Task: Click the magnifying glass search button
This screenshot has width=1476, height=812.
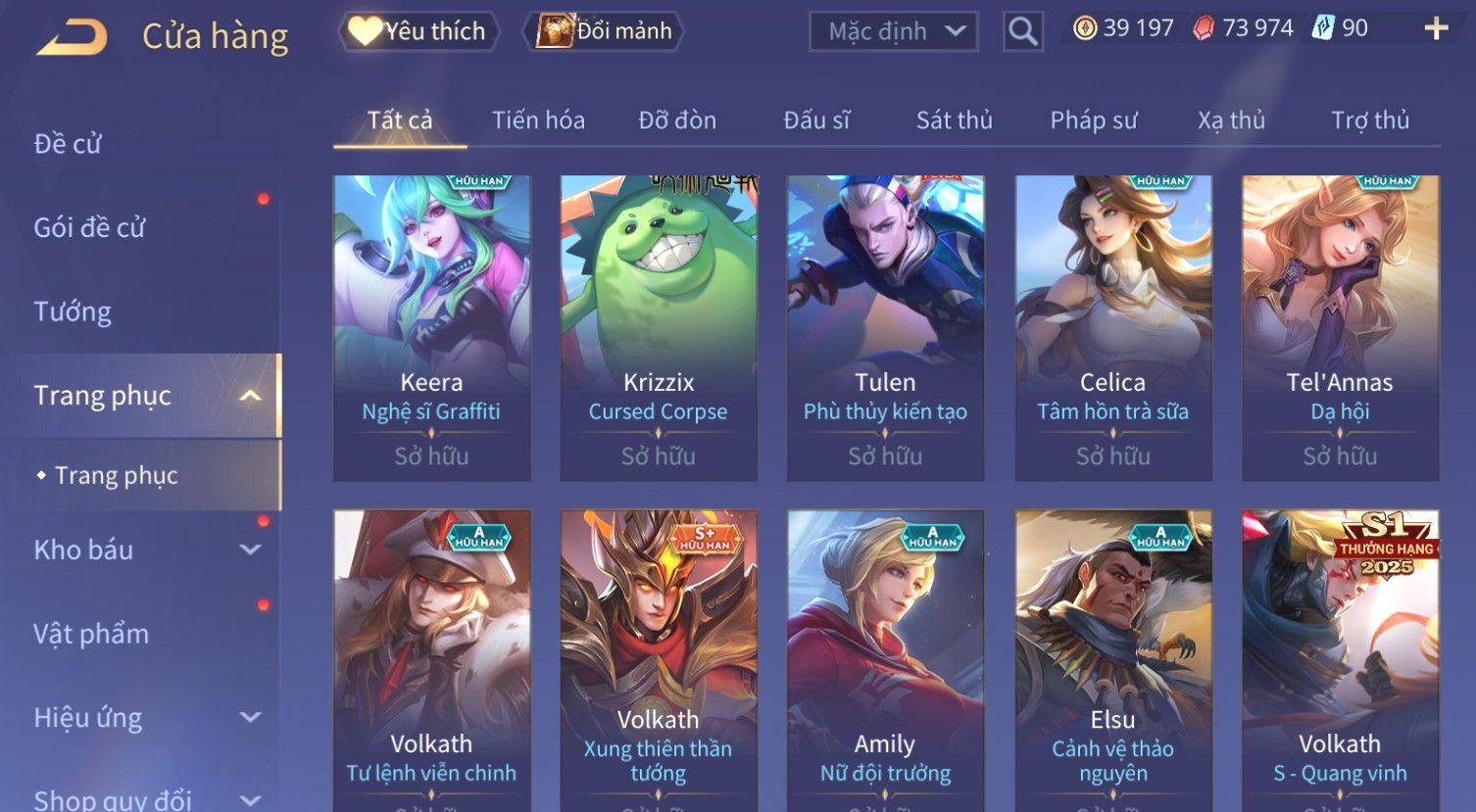Action: 1022,32
